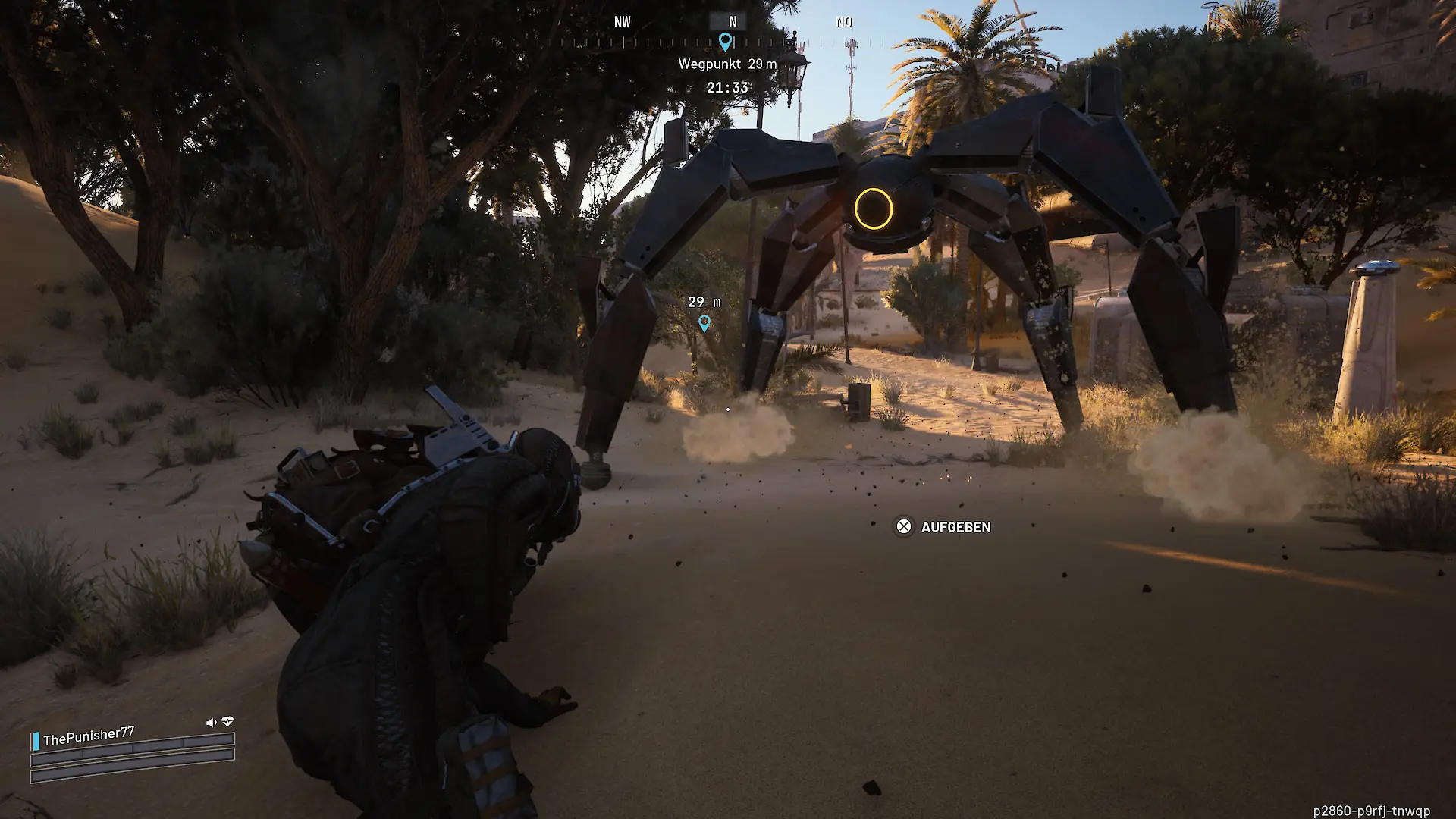Click the N heading on the compass bar
The height and width of the screenshot is (819, 1456).
pyautogui.click(x=732, y=22)
